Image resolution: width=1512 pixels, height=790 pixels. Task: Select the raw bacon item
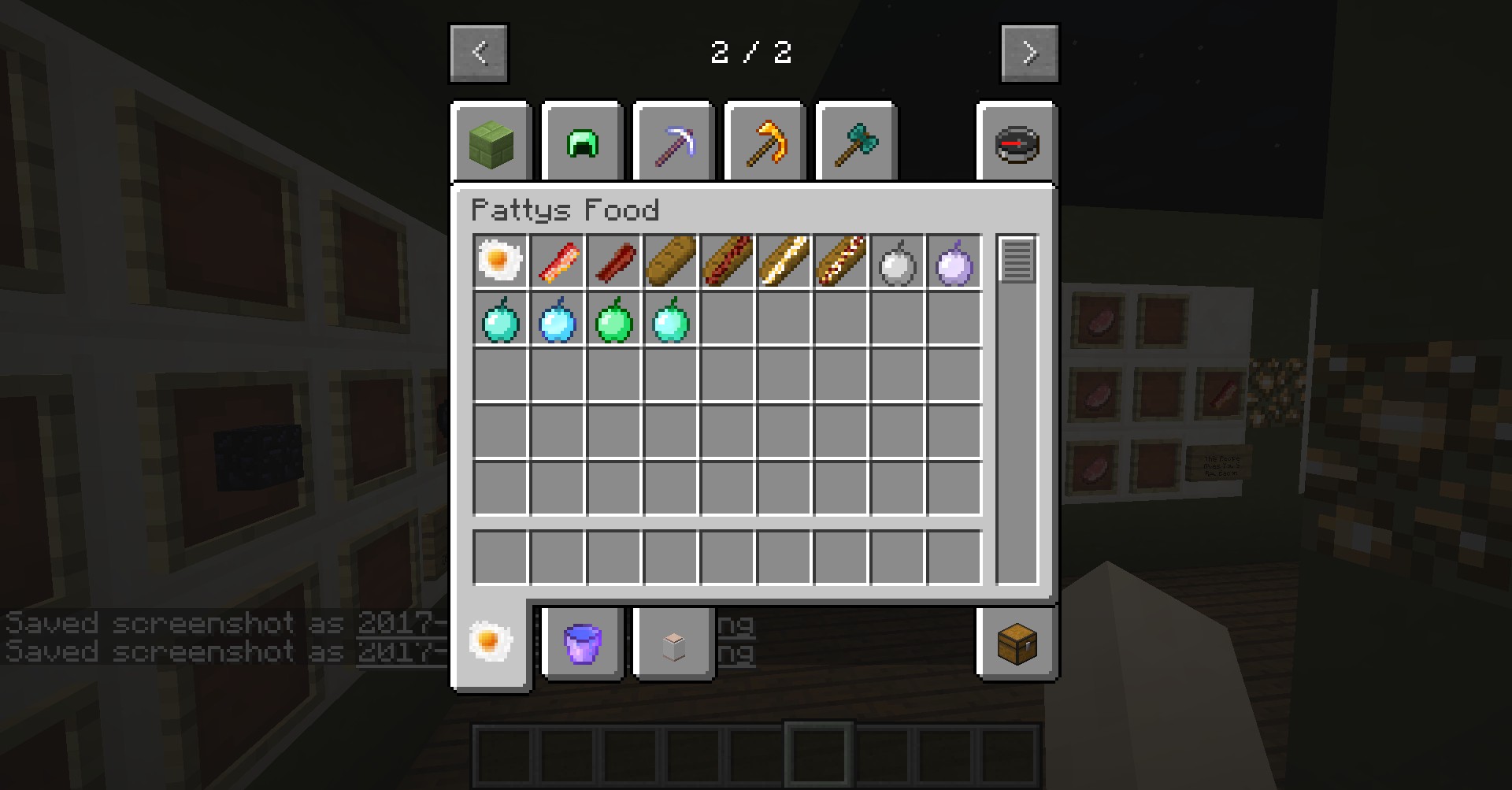pyautogui.click(x=558, y=261)
